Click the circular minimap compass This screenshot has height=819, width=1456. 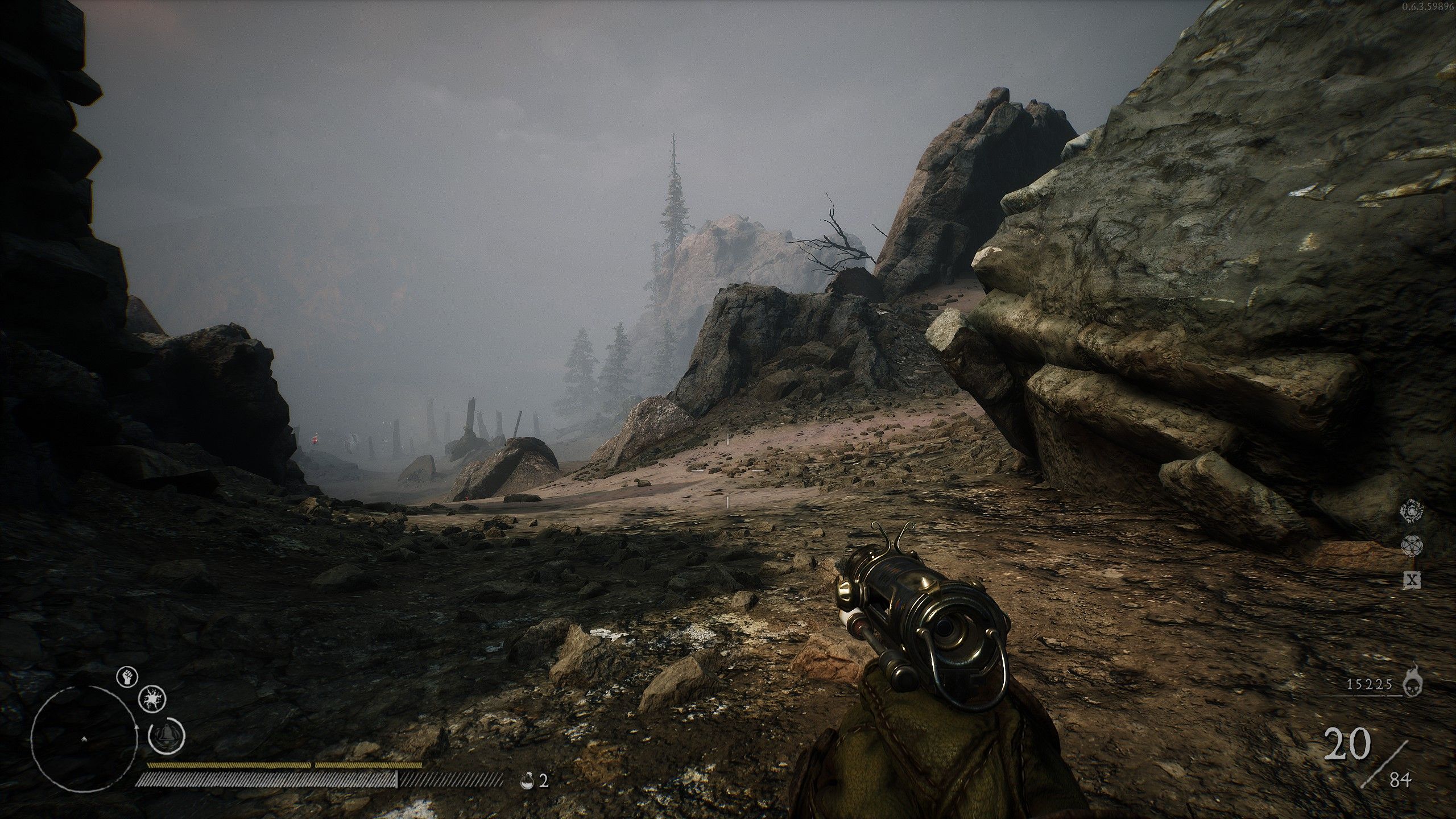[x=84, y=738]
